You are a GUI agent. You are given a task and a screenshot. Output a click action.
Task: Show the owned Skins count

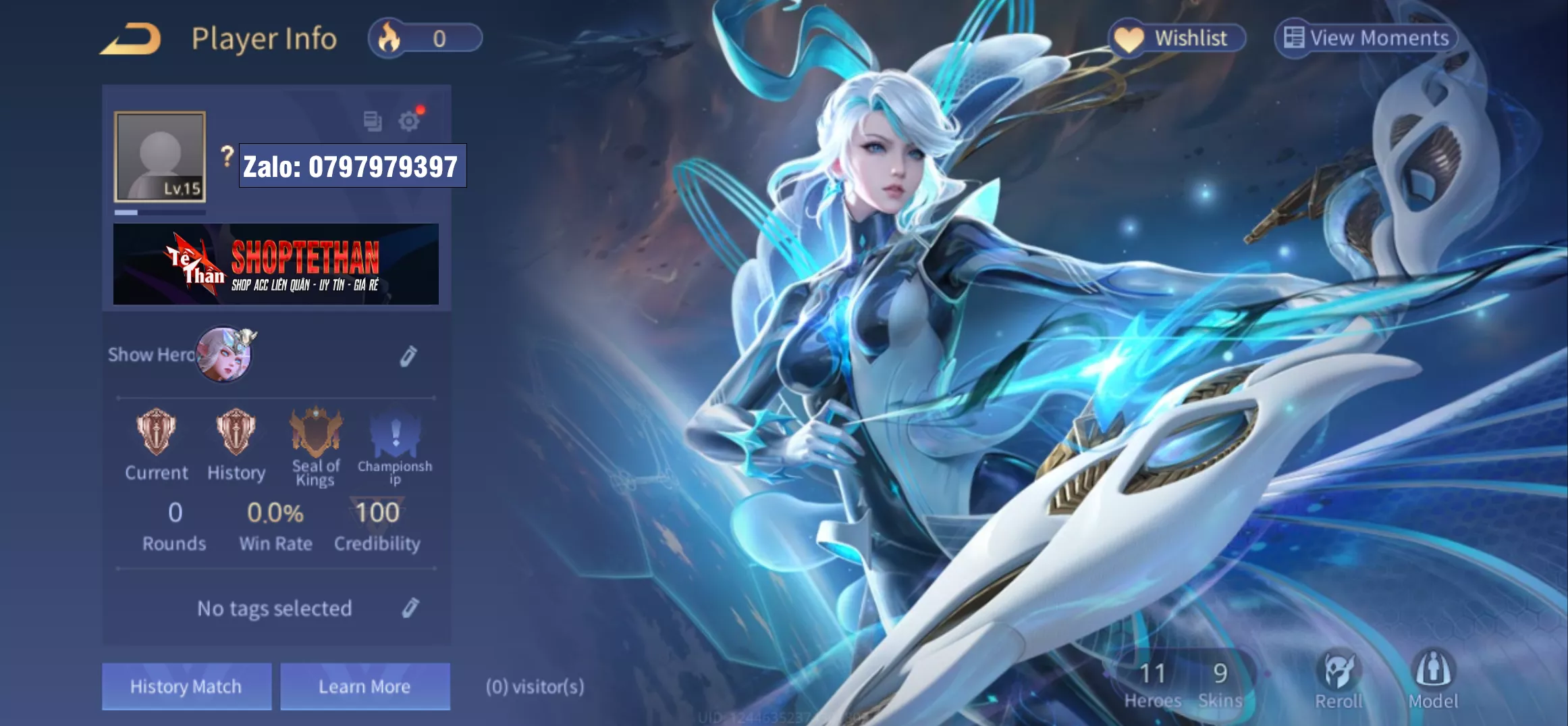click(1220, 683)
